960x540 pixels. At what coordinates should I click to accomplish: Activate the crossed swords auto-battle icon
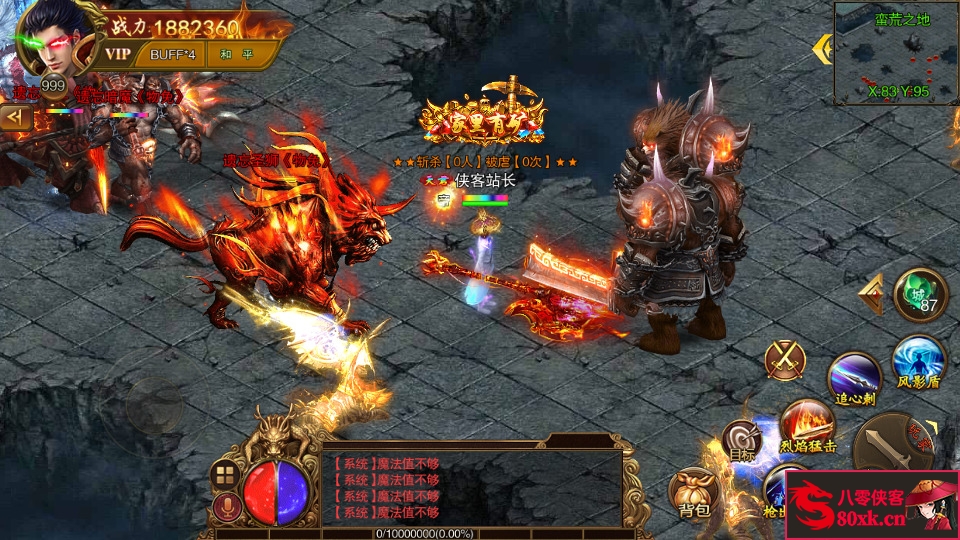[x=785, y=360]
